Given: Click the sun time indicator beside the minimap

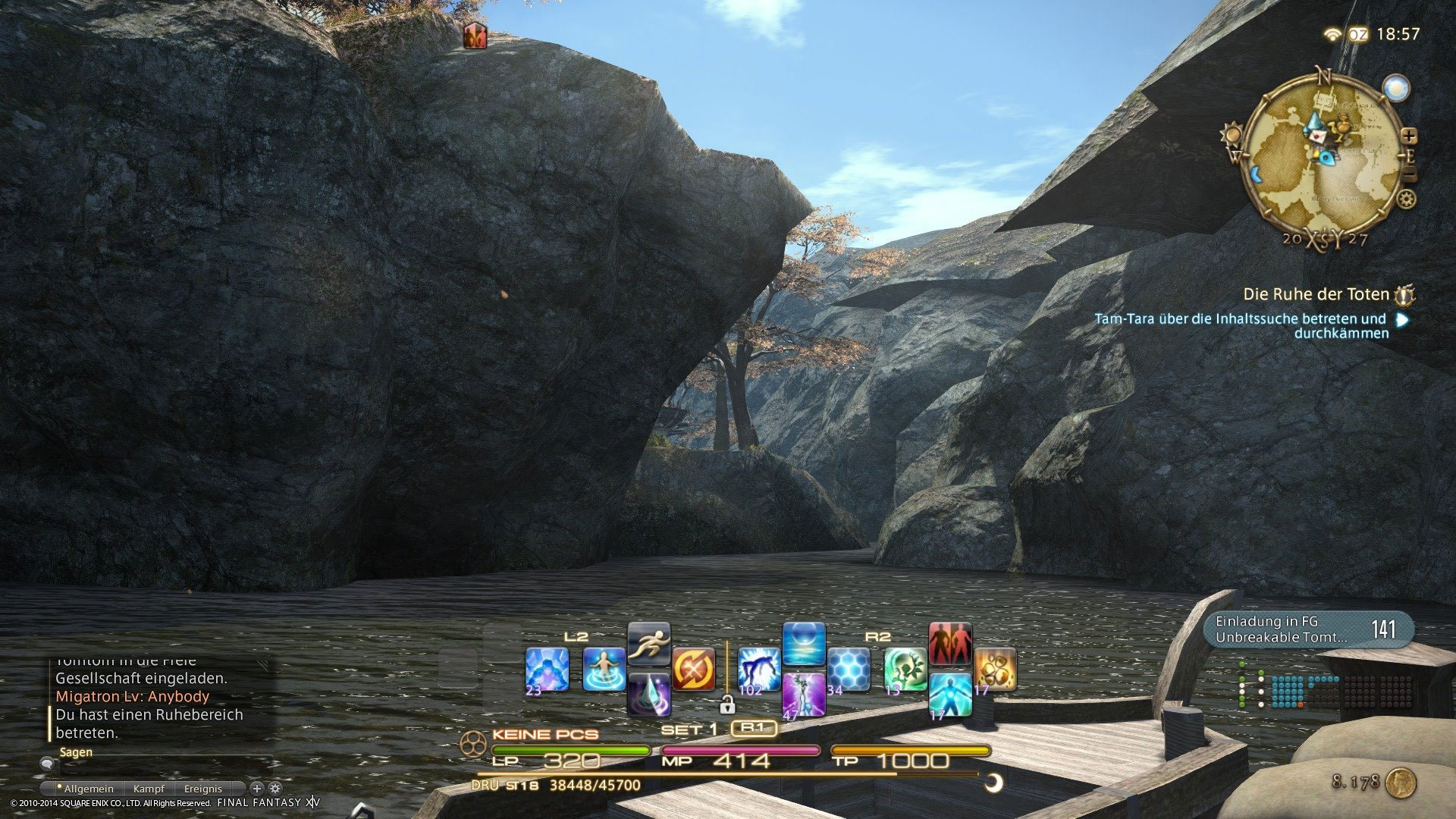Looking at the screenshot, I should pyautogui.click(x=1232, y=133).
